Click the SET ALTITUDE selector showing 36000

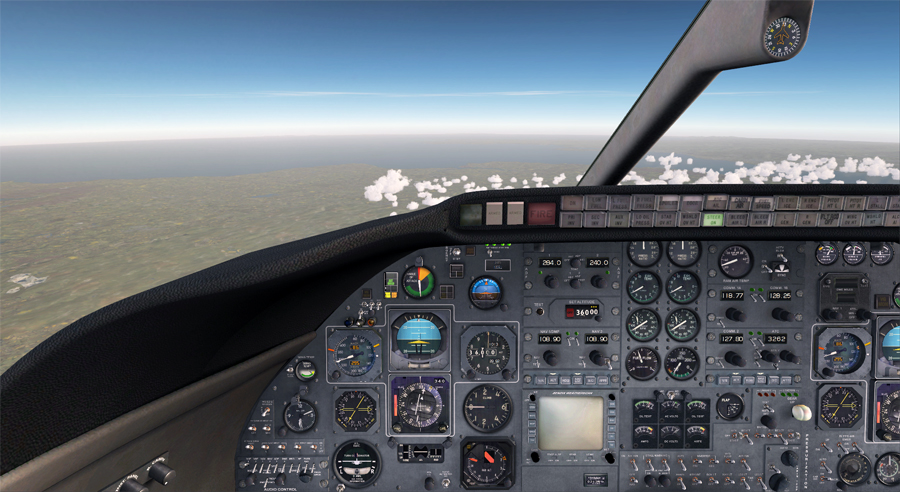point(585,312)
